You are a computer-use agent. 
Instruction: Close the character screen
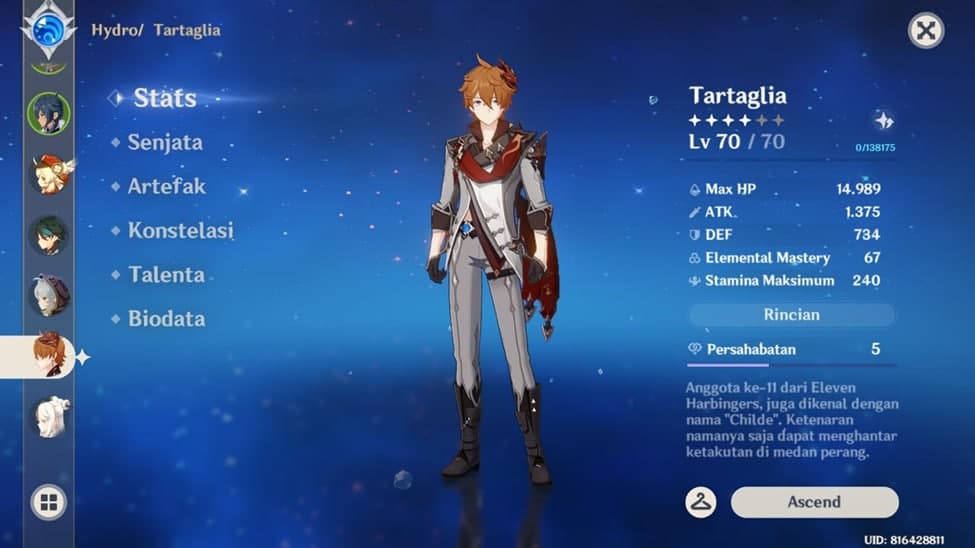pos(926,31)
